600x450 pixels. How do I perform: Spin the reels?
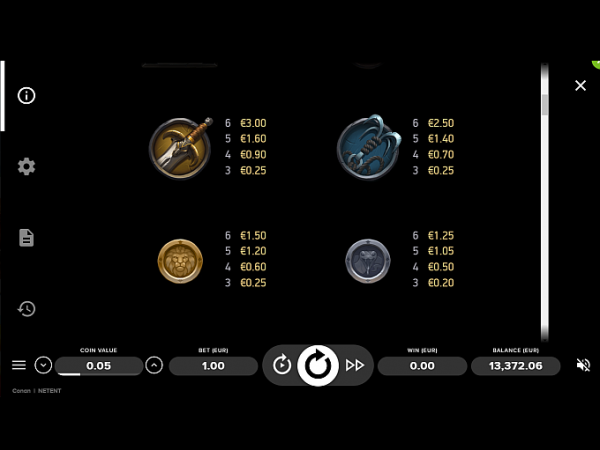[318, 366]
